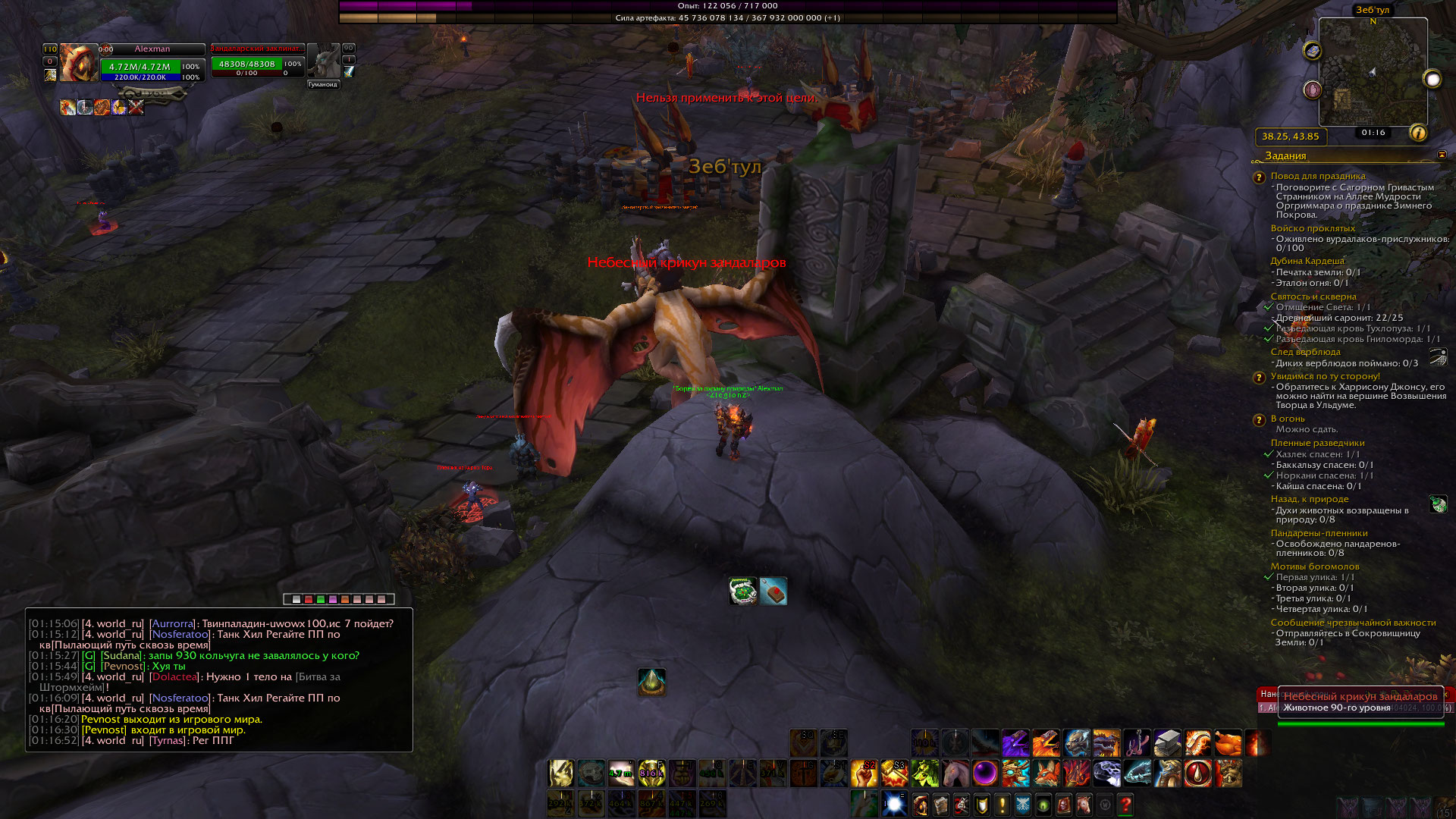The width and height of the screenshot is (1456, 819).
Task: Open the yellow info button by minimap
Action: [x=1418, y=133]
